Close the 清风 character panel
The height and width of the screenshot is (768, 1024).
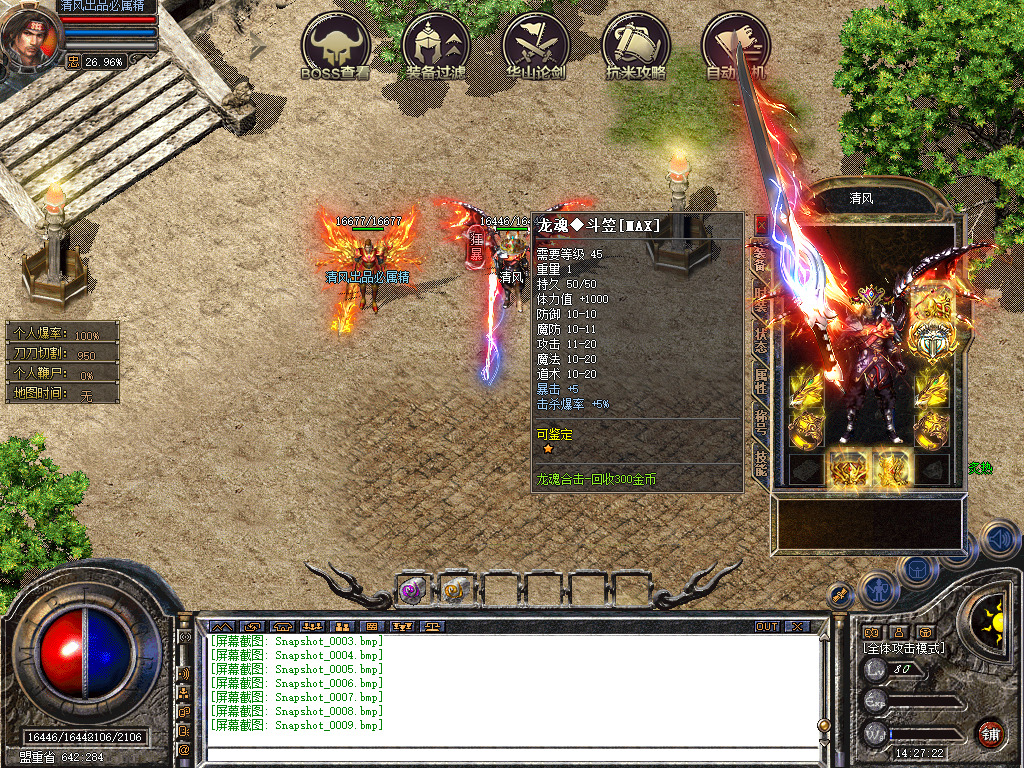761,224
